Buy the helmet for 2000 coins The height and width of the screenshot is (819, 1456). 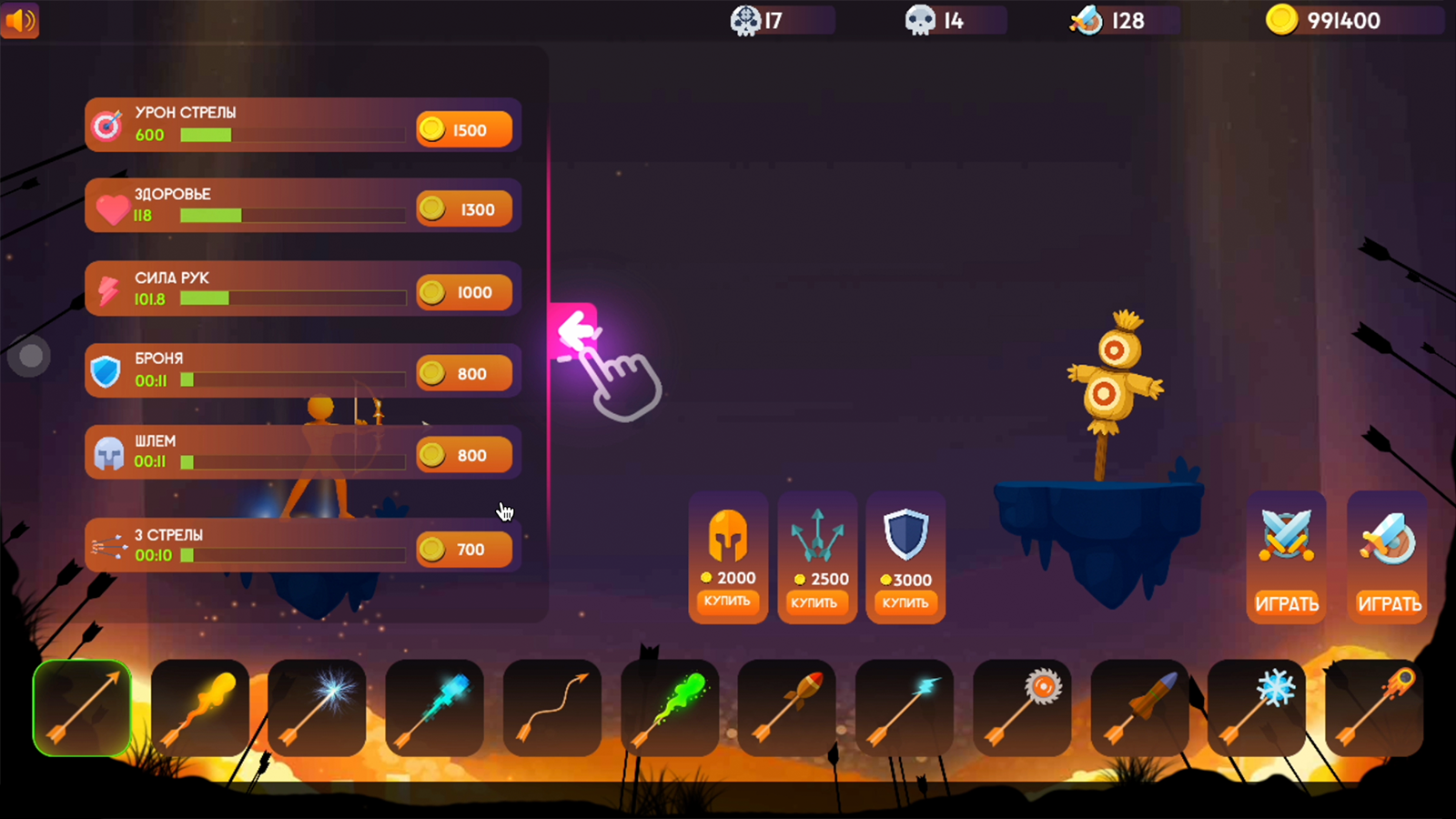pos(727,603)
